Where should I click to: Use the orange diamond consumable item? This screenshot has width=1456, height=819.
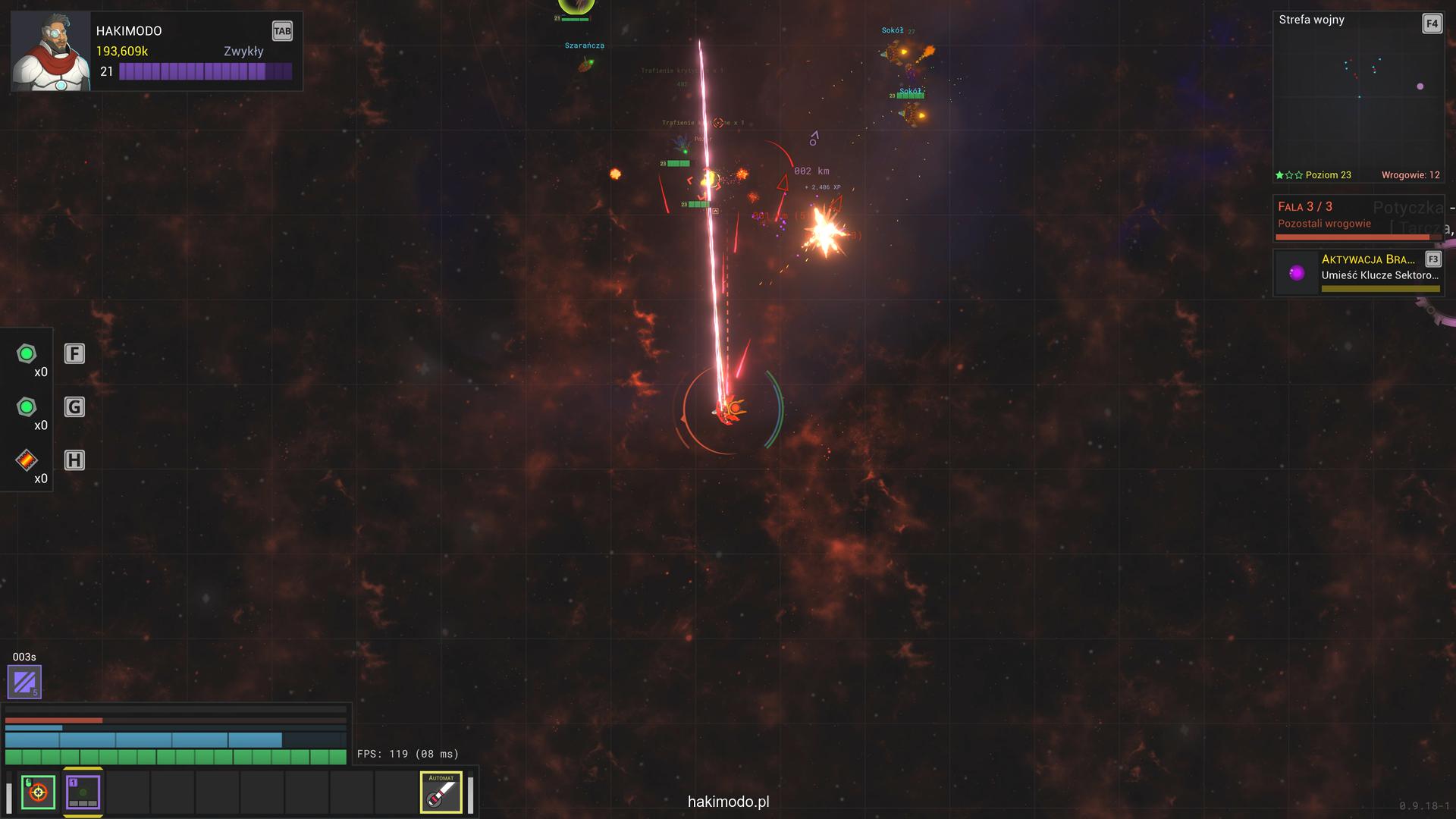(27, 460)
